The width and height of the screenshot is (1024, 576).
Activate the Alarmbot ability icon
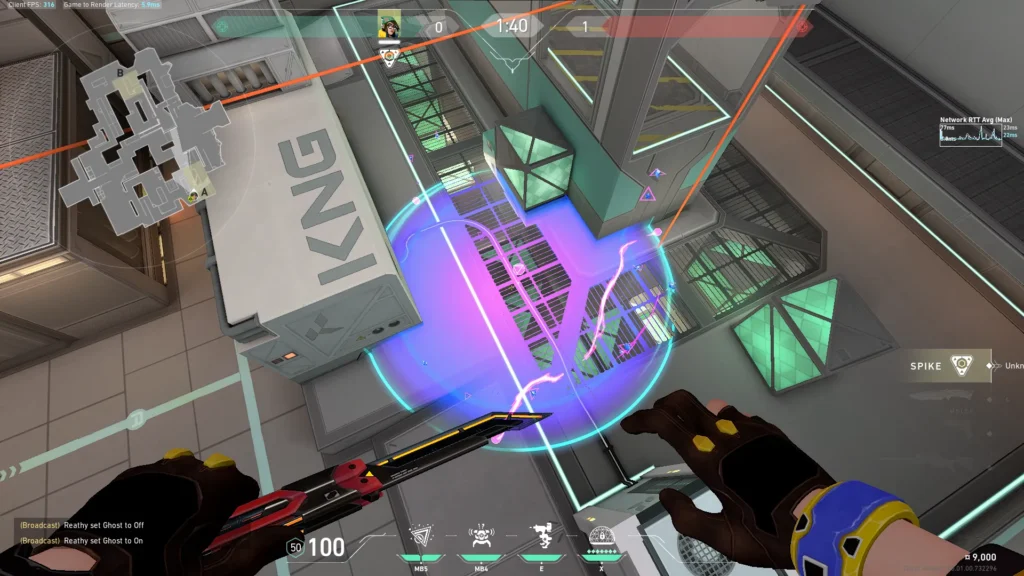(x=480, y=534)
